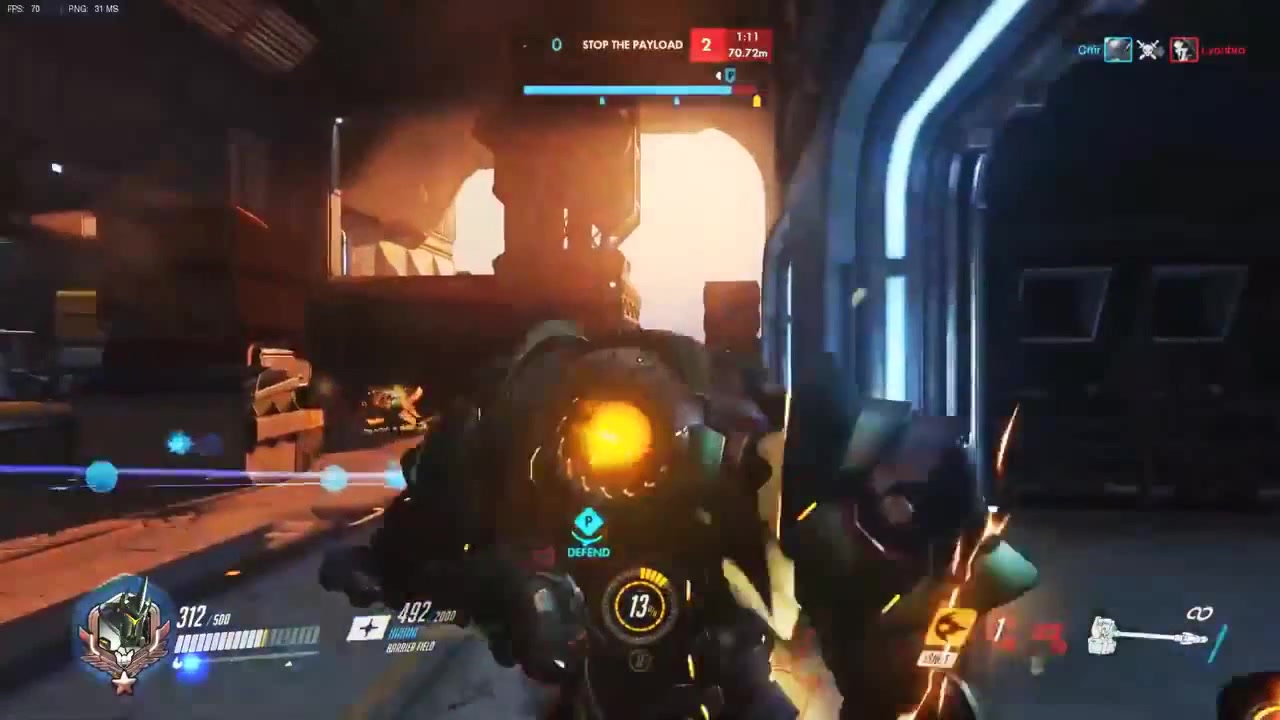
Task: Click the Omir player name in killfeed
Action: coord(1089,50)
